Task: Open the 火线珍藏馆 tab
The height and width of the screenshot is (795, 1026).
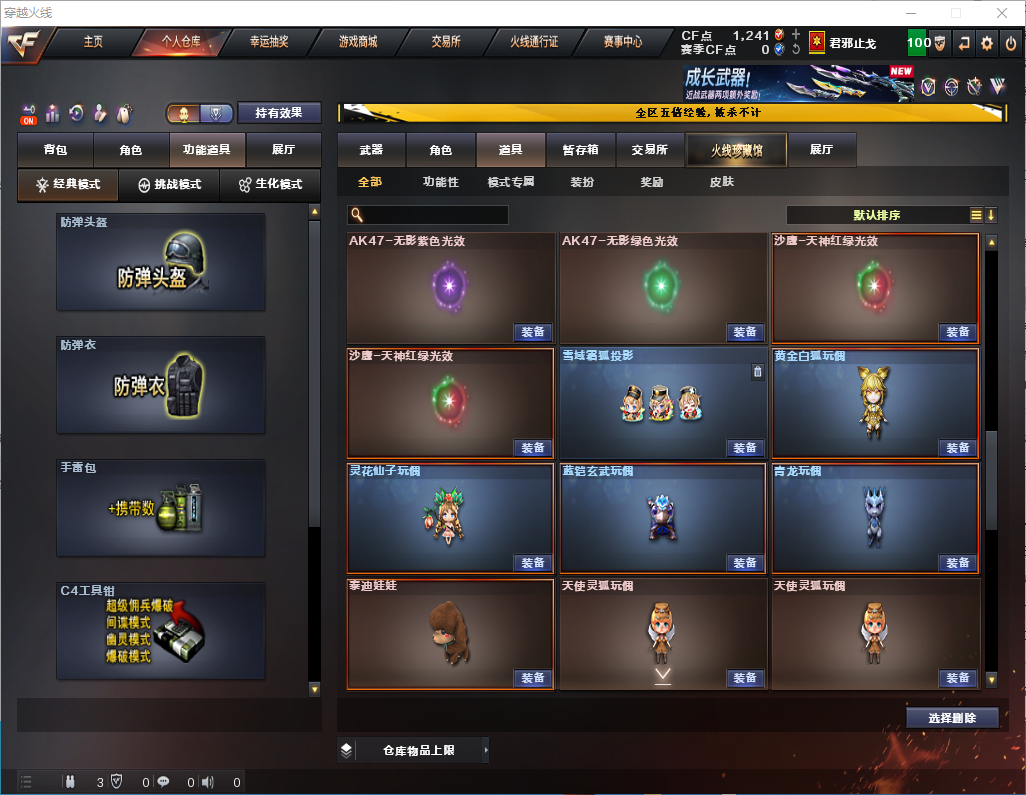Action: pos(736,150)
